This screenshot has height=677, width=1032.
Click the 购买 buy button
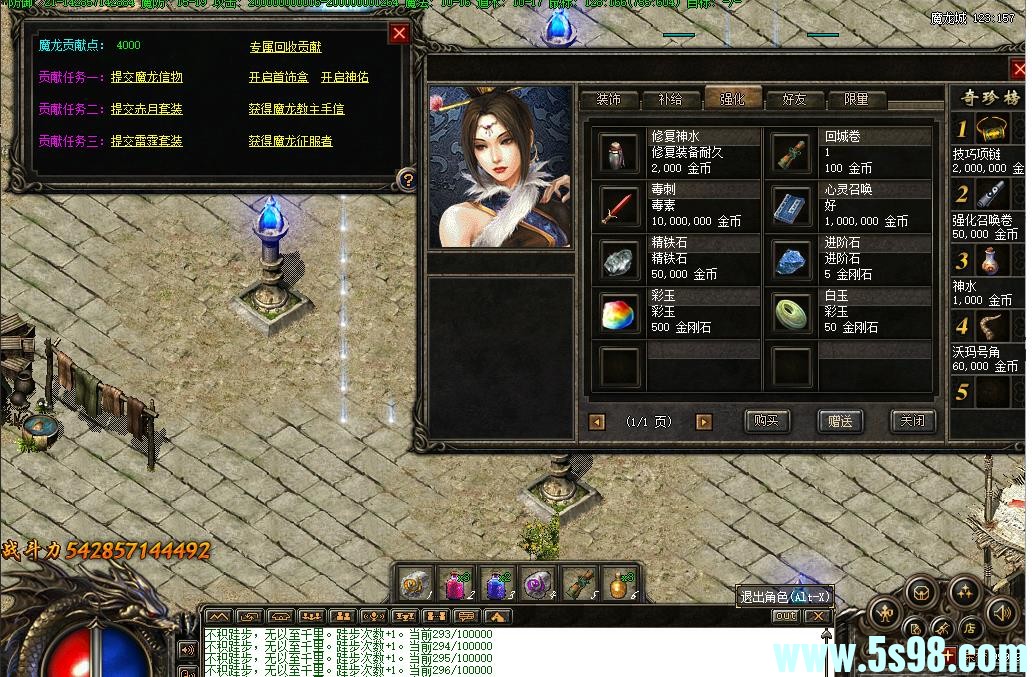766,421
